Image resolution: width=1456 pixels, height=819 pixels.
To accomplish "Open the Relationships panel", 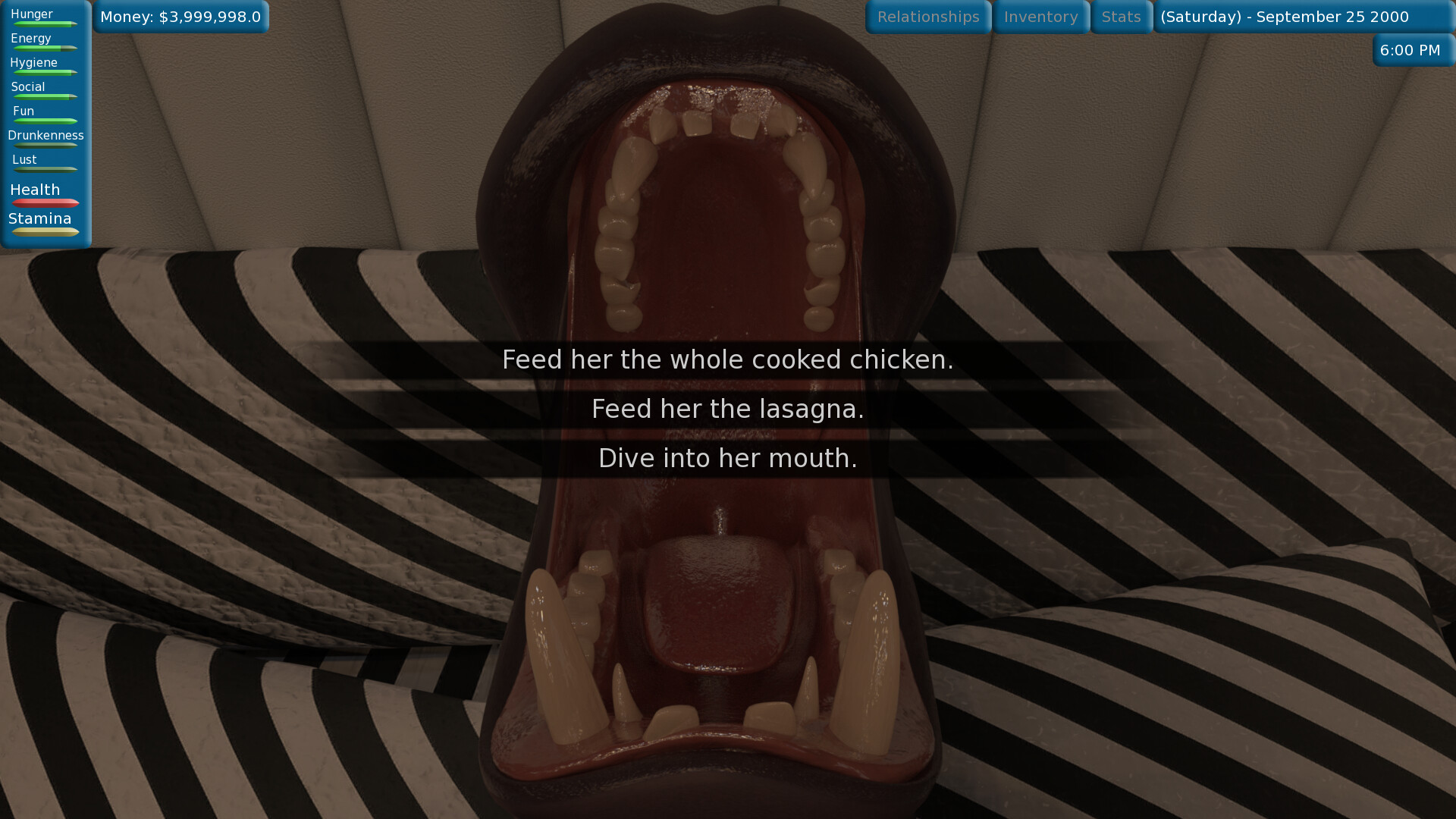I will click(927, 17).
